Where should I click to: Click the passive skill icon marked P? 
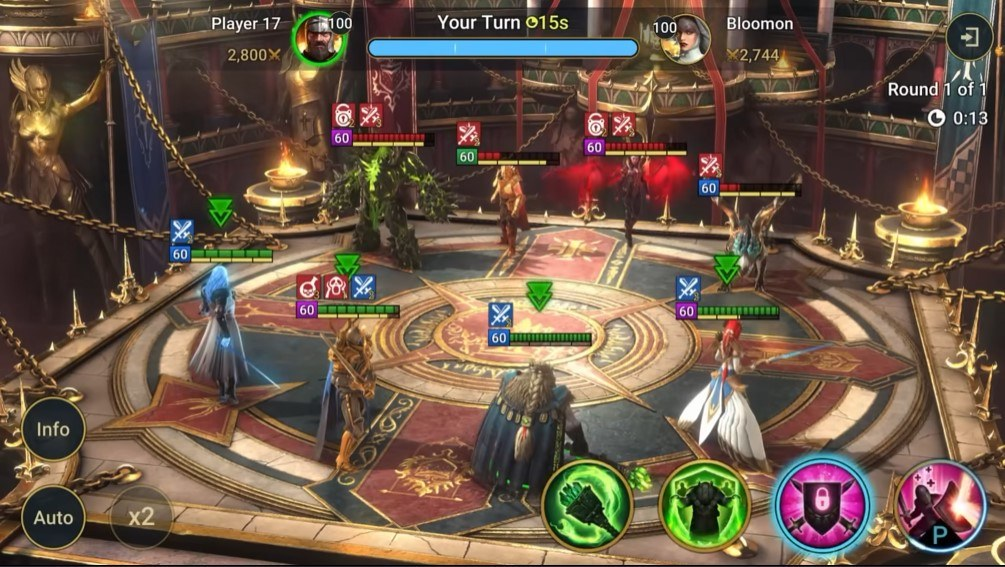tap(940, 505)
